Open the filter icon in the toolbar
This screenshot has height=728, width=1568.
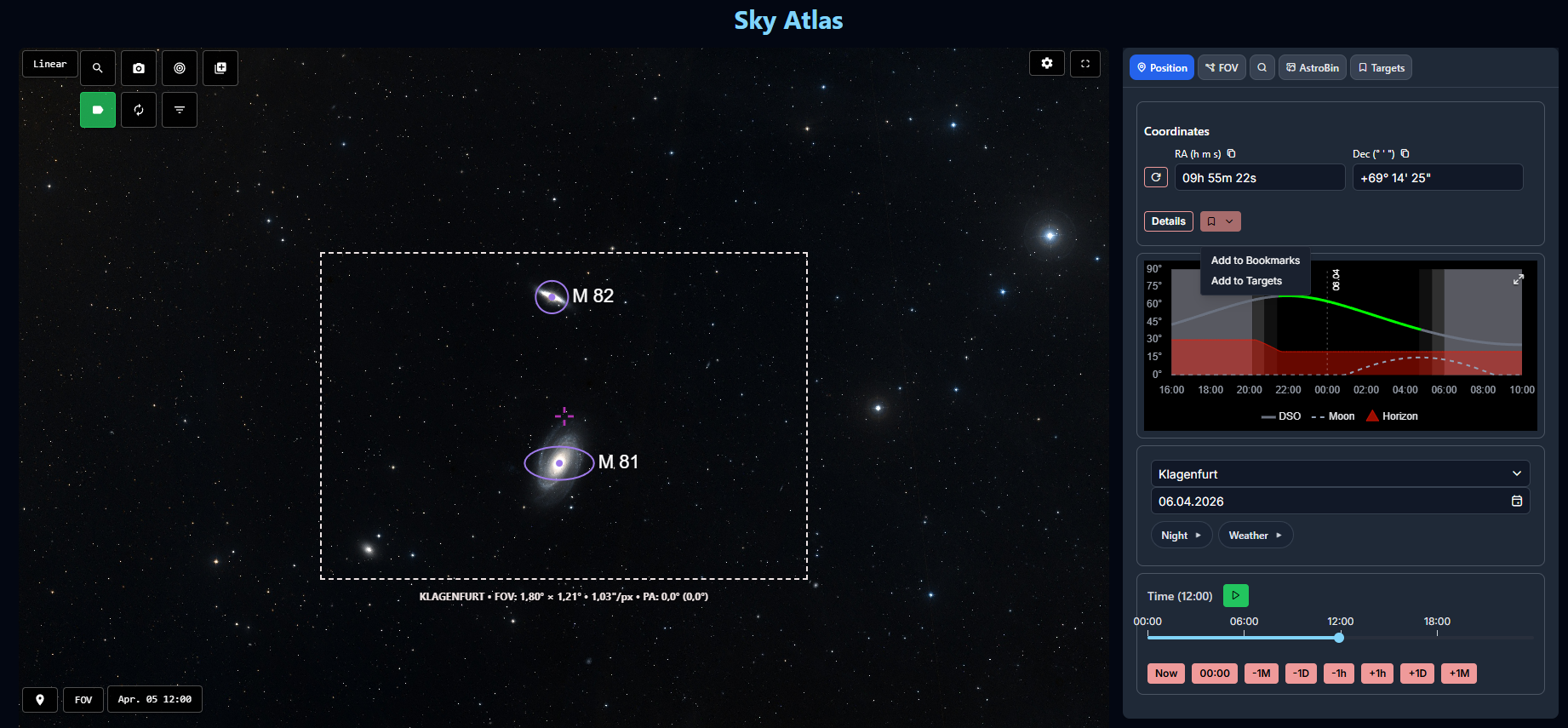[x=180, y=109]
